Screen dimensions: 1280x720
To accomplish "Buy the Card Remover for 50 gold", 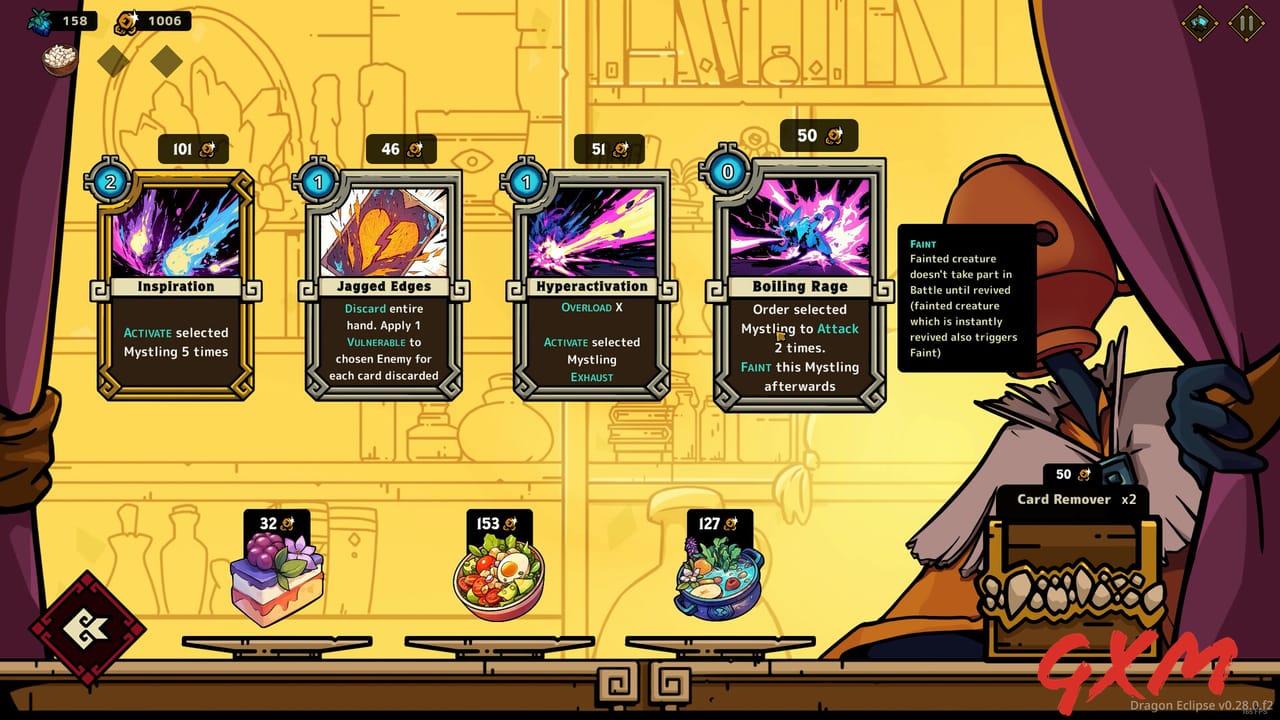I will tap(1071, 473).
